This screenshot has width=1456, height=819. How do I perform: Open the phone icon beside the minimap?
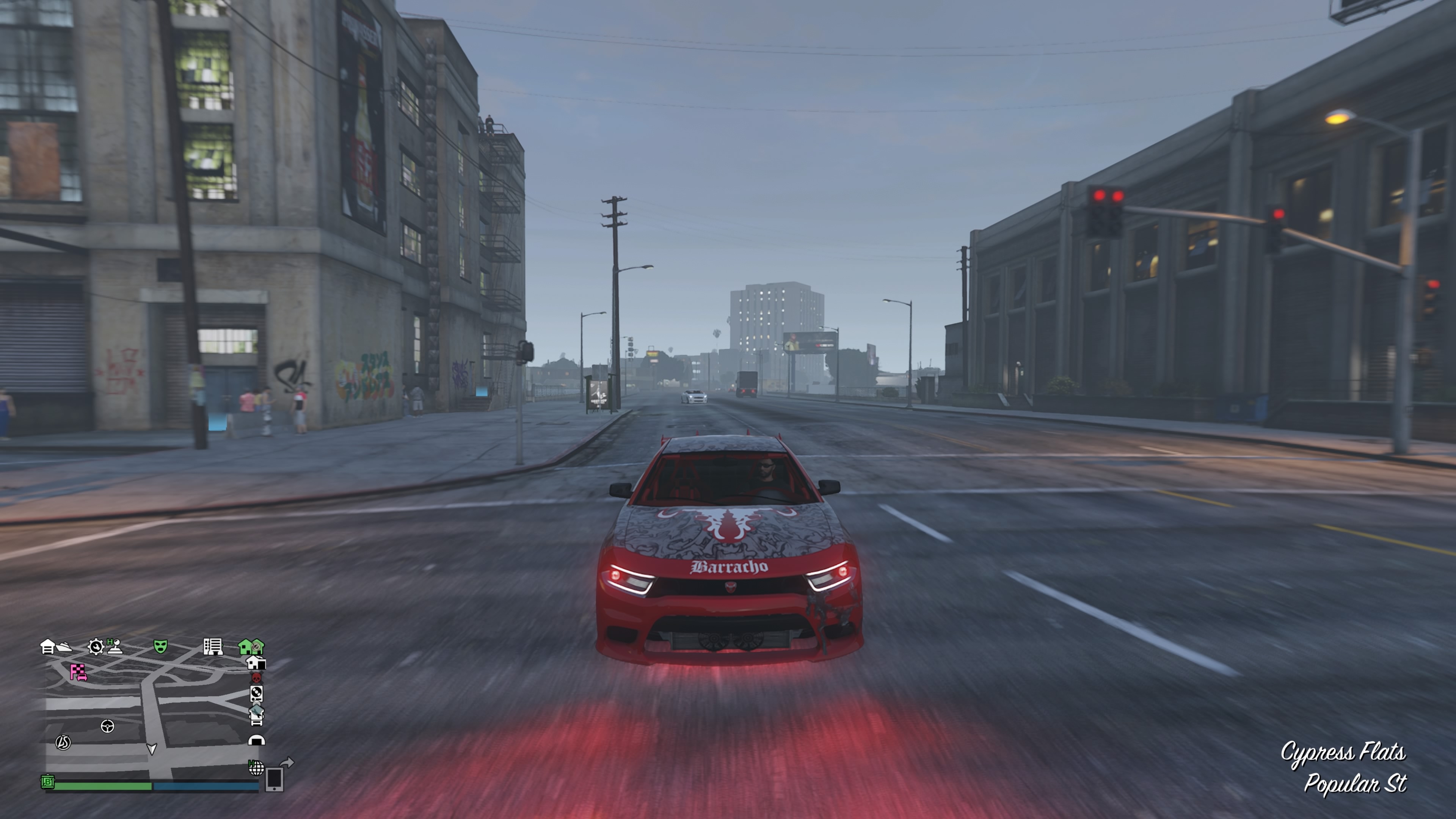[274, 780]
